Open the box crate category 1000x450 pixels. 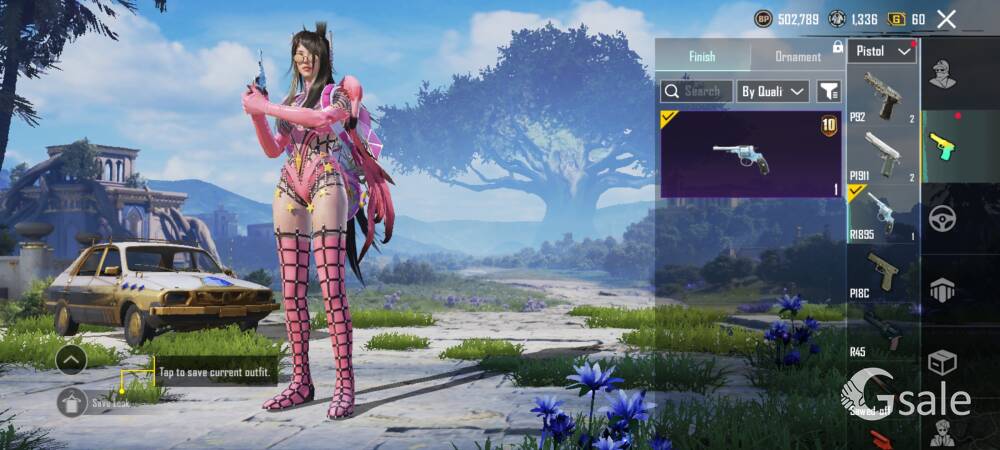click(942, 361)
